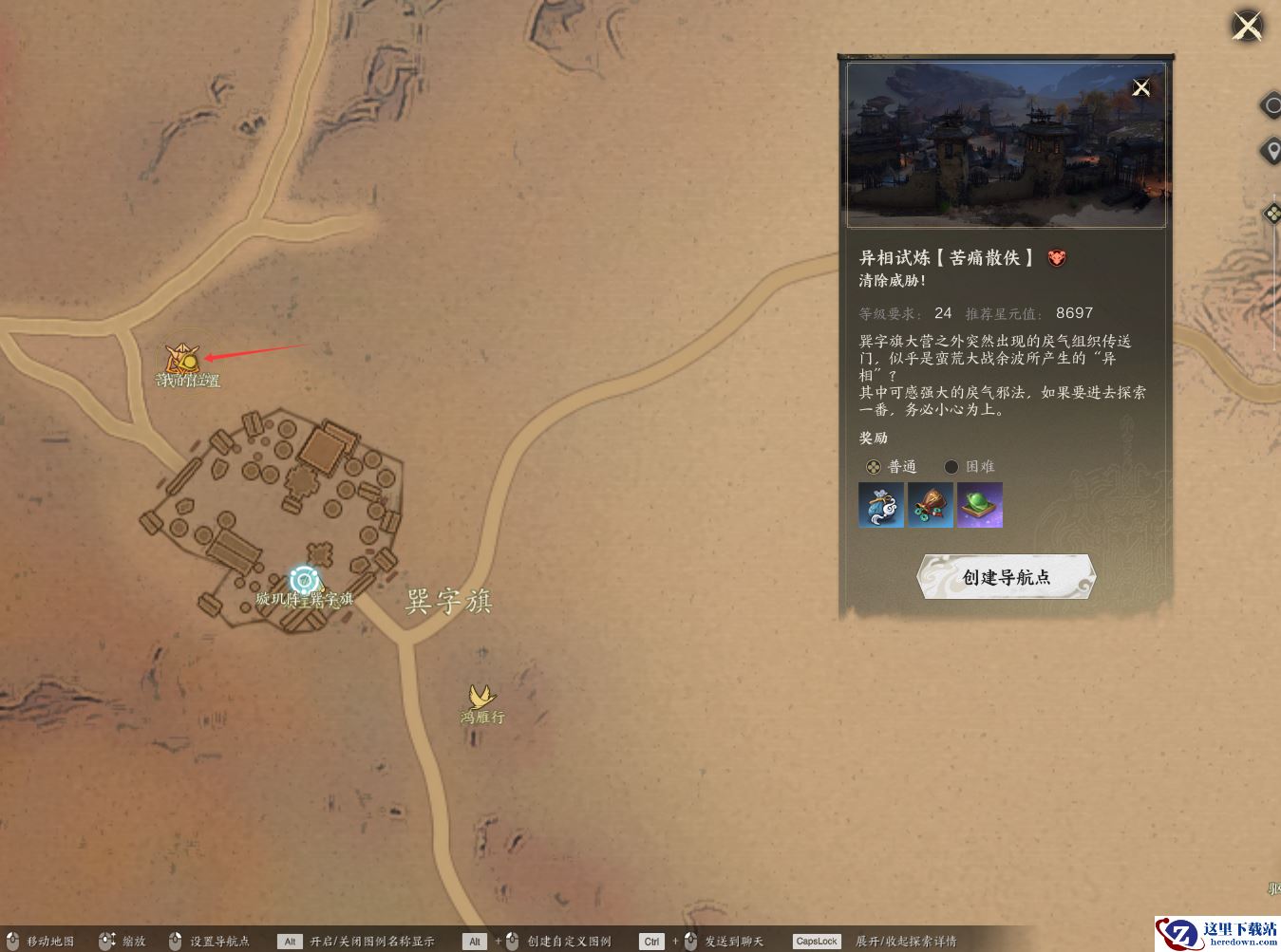Click the map zoom slider handle
The height and width of the screenshot is (952, 1281).
(x=1272, y=214)
